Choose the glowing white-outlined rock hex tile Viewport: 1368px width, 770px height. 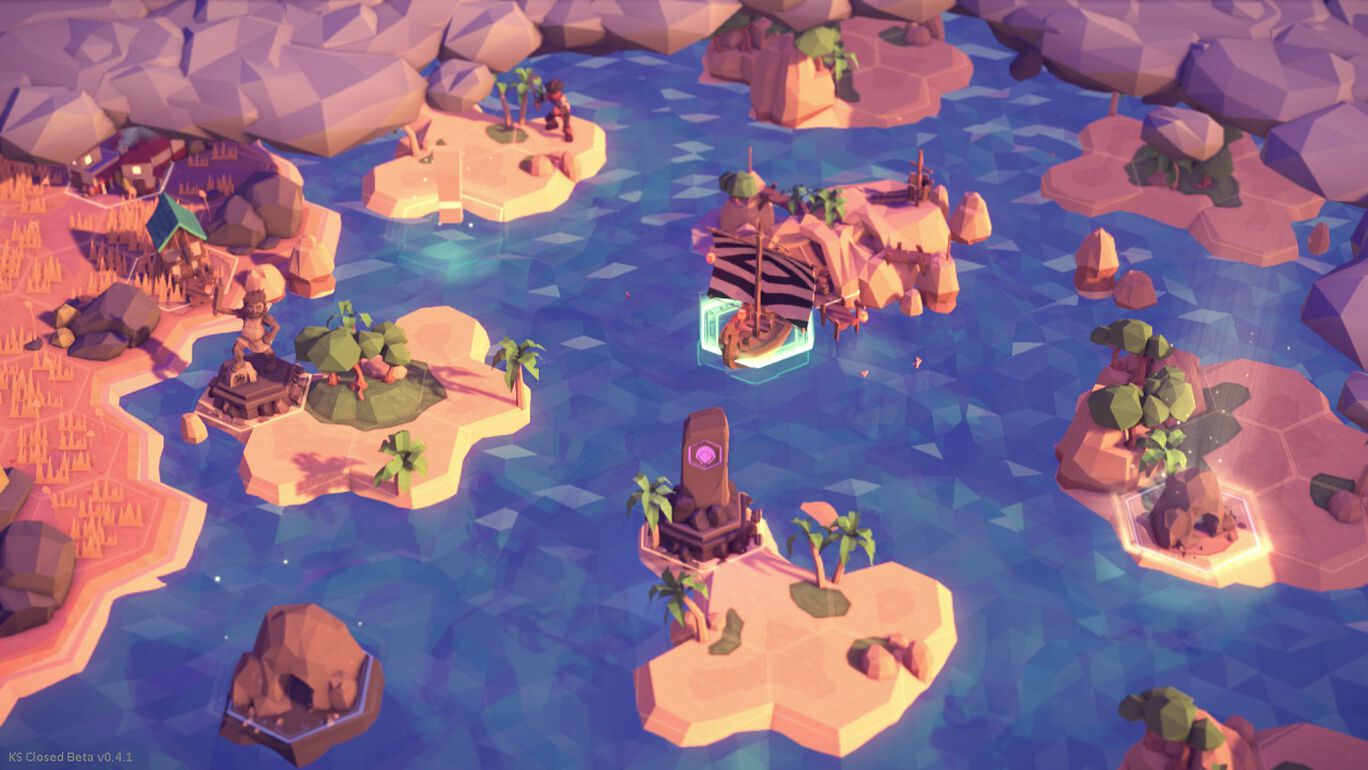1190,517
